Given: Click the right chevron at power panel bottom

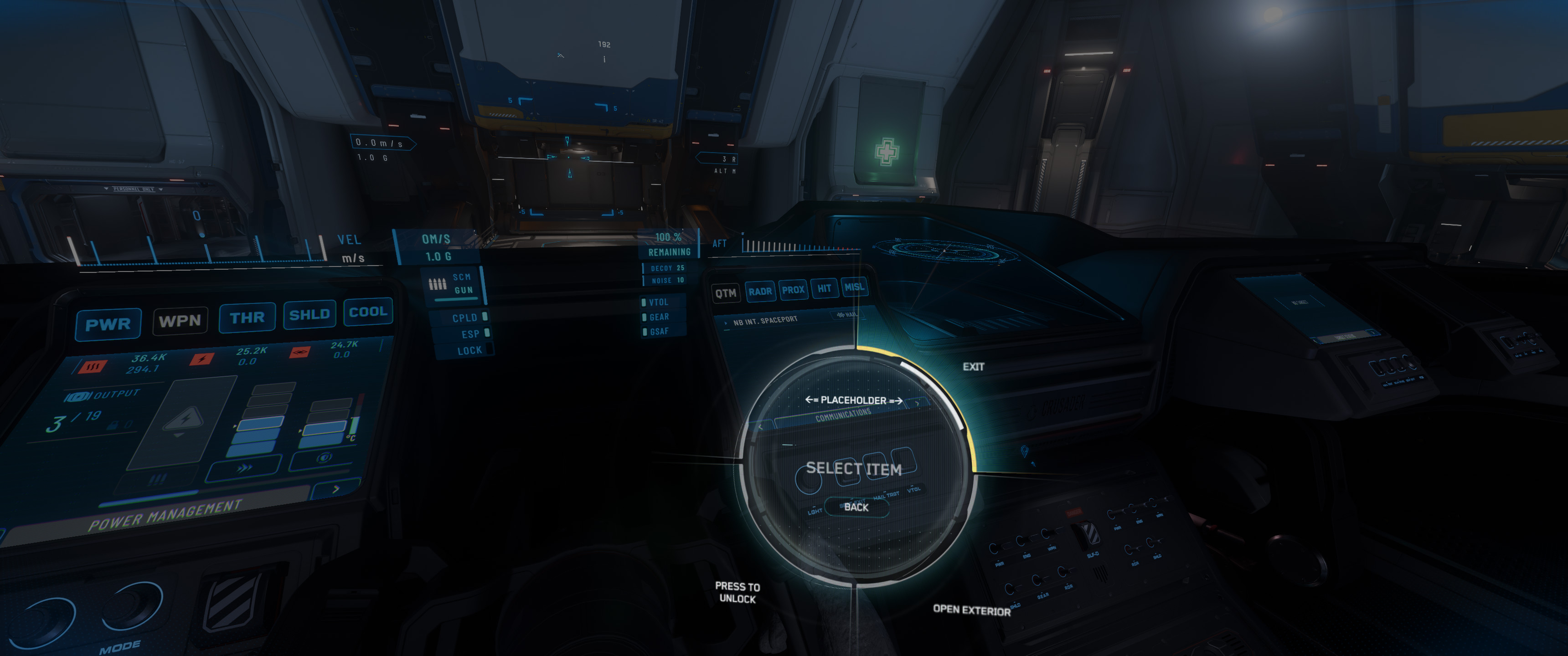Looking at the screenshot, I should (336, 489).
